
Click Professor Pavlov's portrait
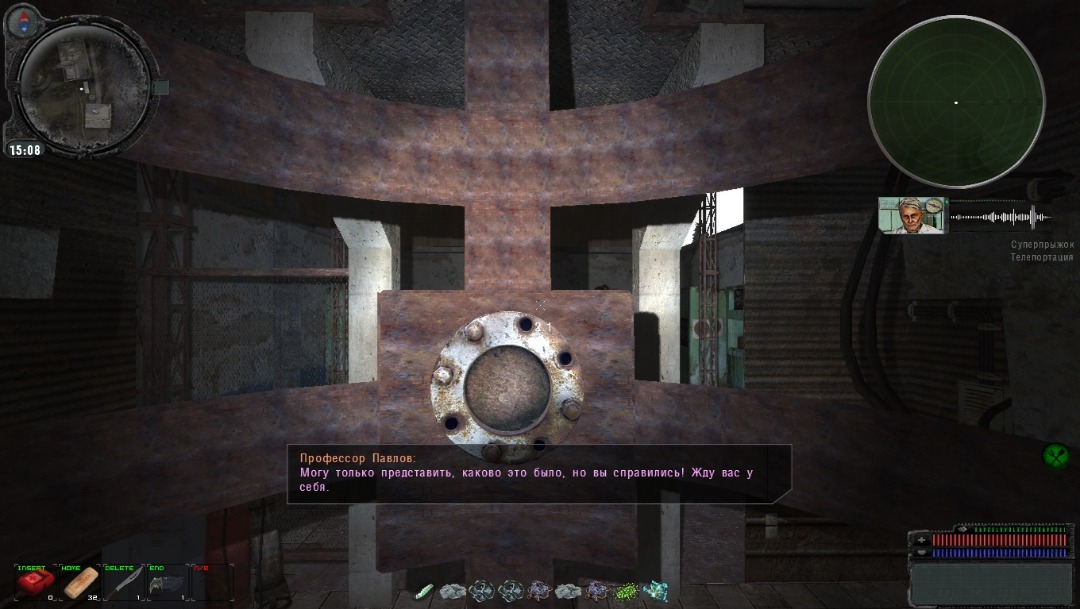click(x=911, y=215)
